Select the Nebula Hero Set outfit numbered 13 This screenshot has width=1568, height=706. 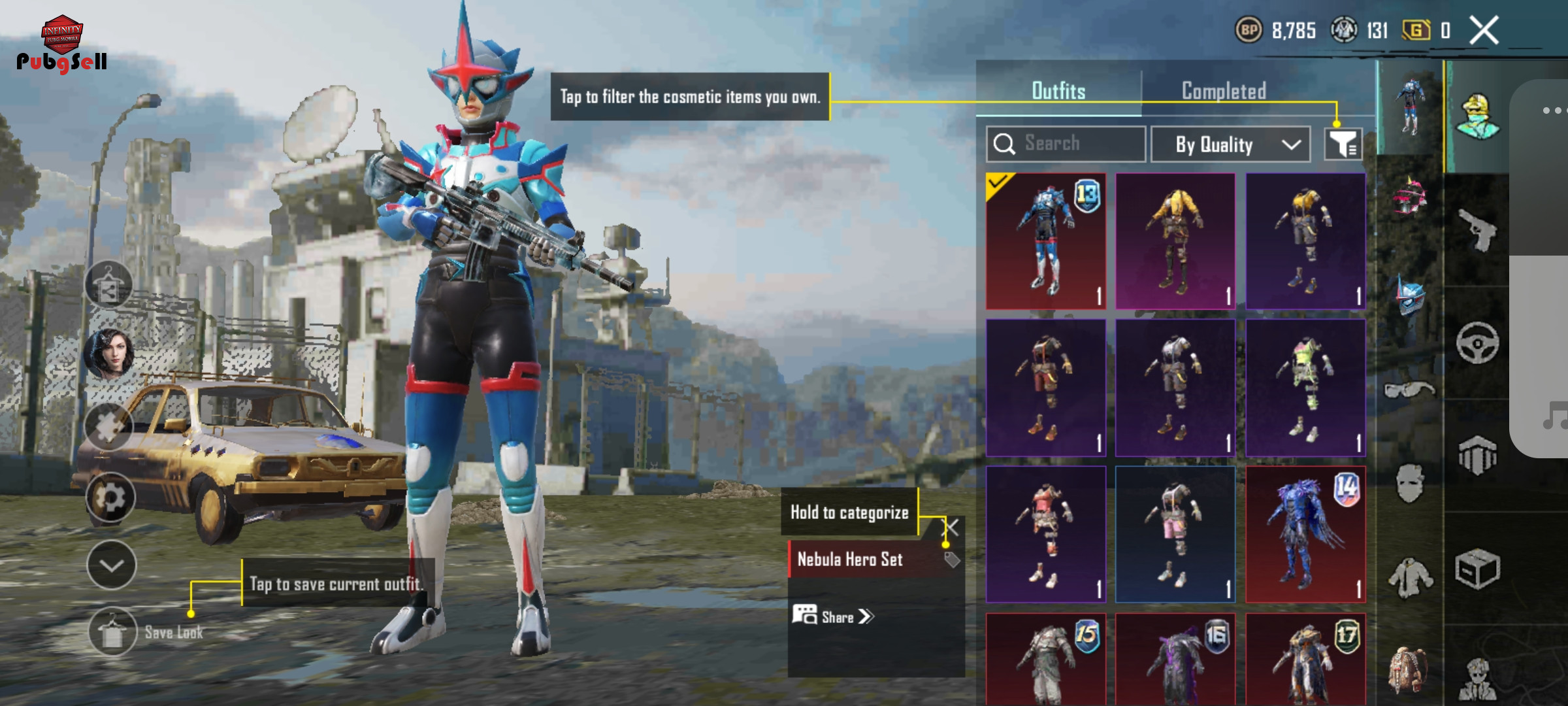click(1046, 241)
